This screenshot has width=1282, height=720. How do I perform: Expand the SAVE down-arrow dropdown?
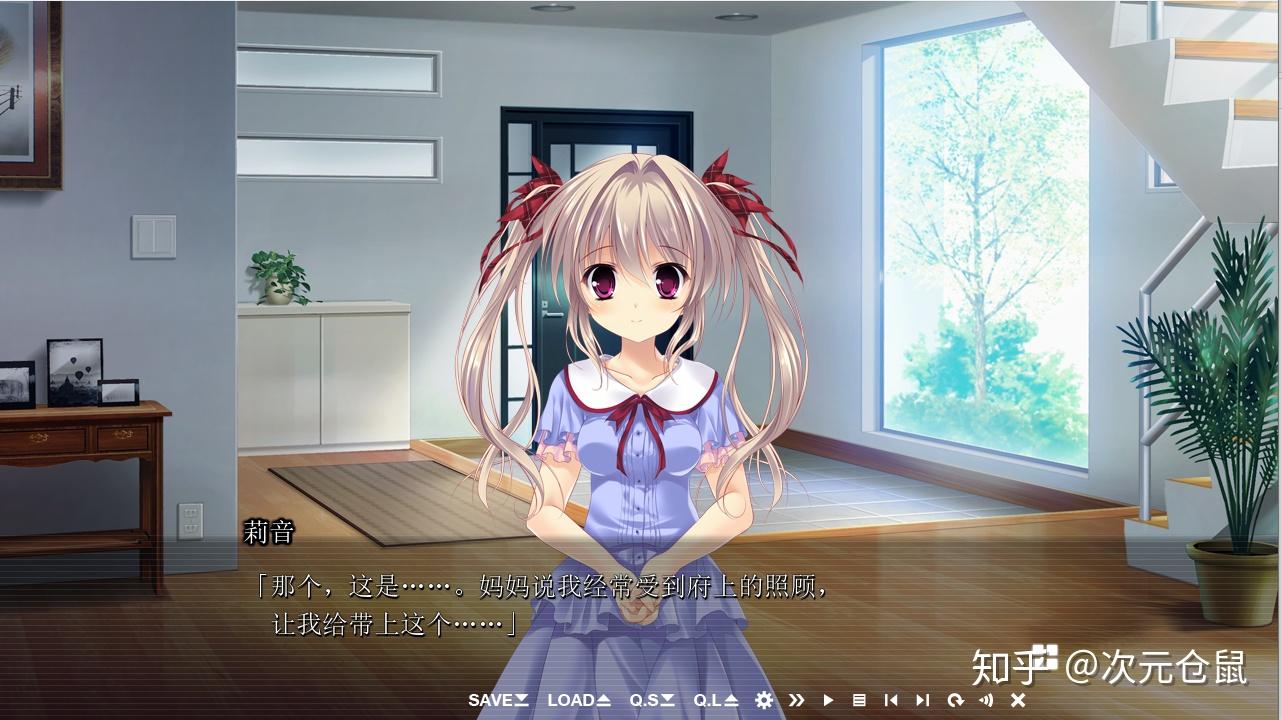pyautogui.click(x=520, y=701)
